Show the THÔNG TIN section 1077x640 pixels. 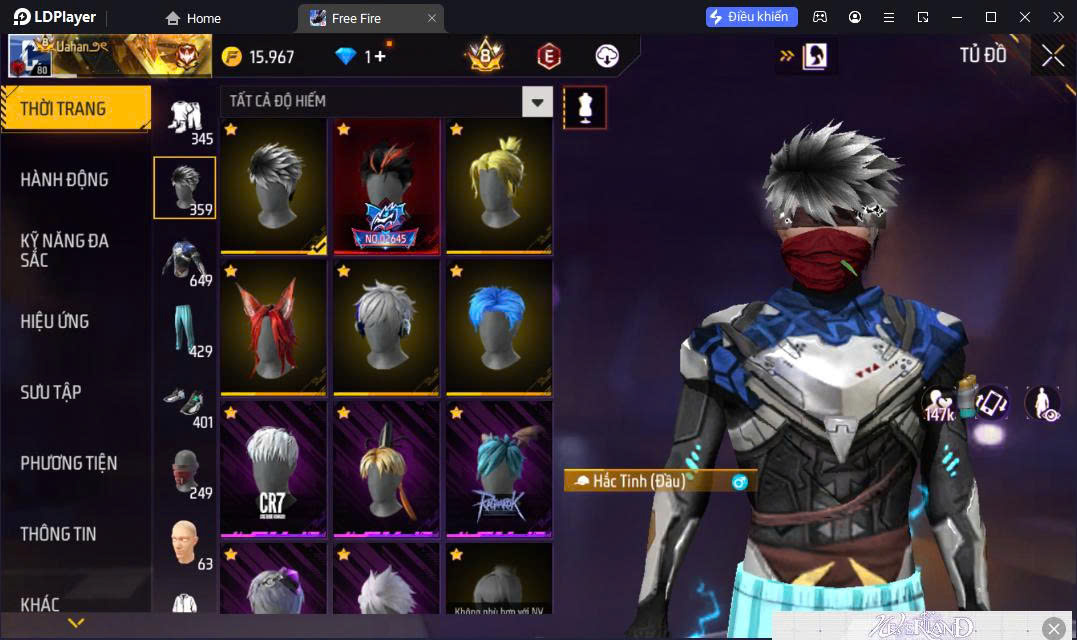coord(58,534)
